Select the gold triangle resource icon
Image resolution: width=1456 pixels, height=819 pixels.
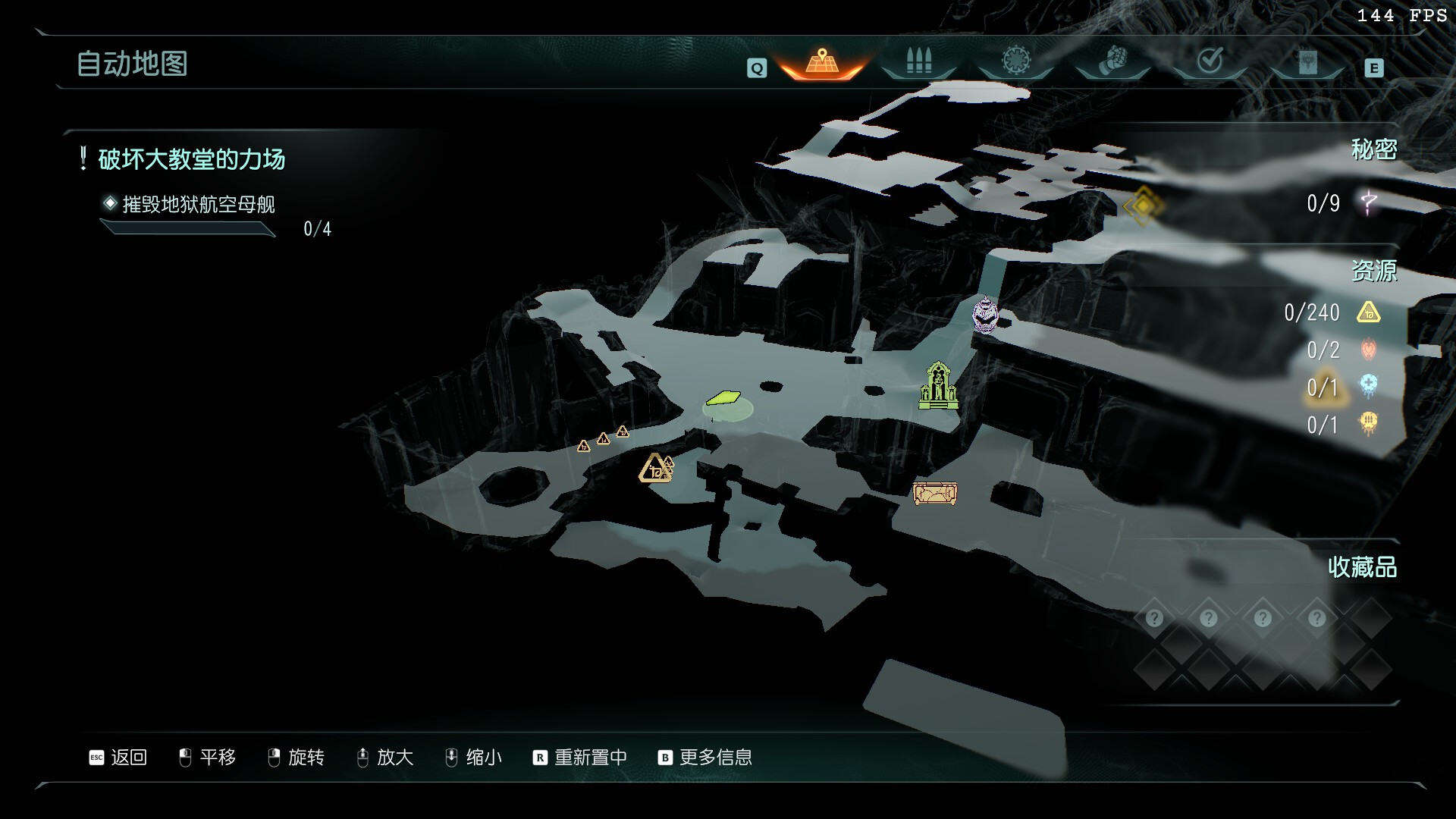pyautogui.click(x=1368, y=312)
